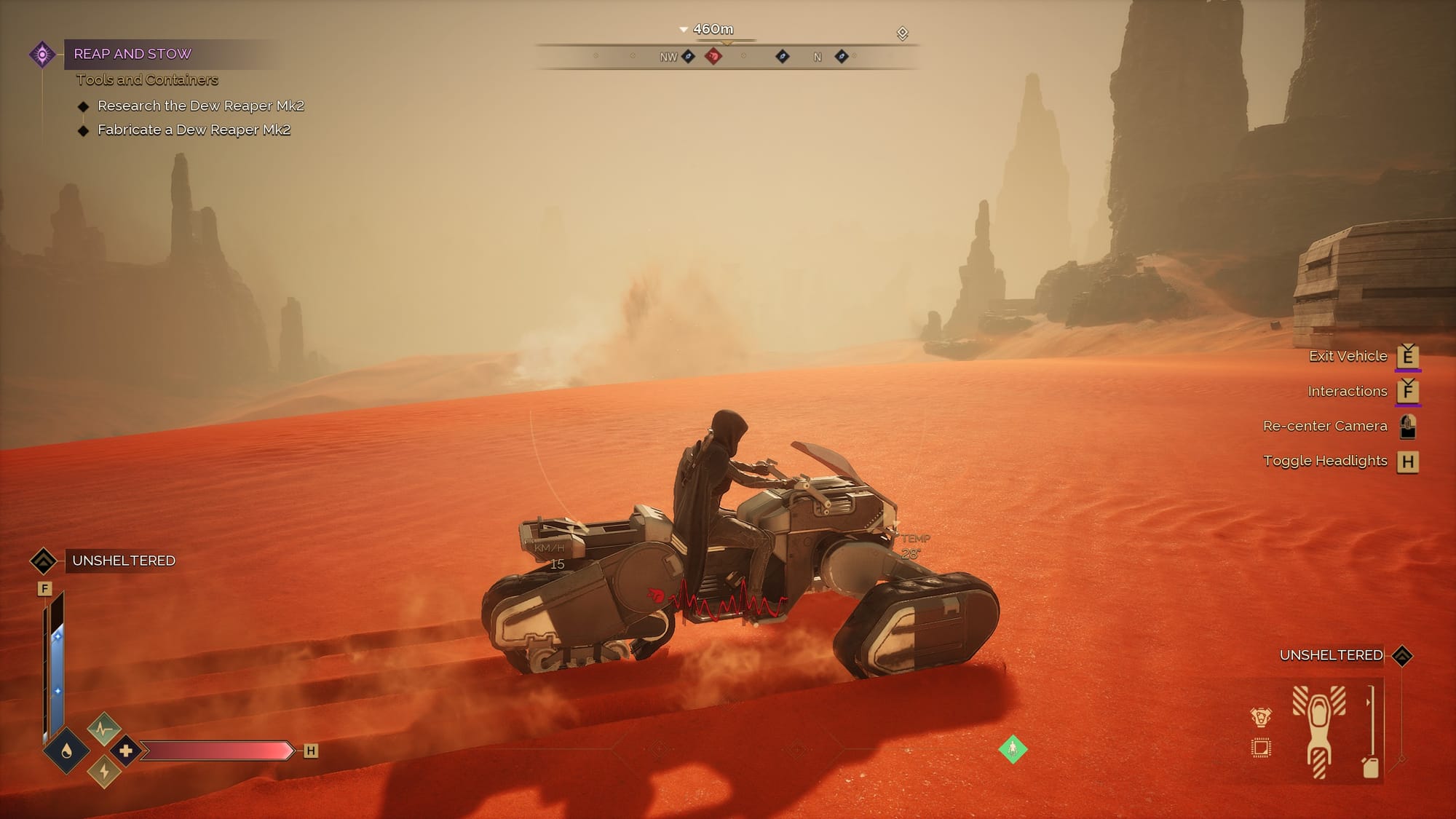Image resolution: width=1456 pixels, height=819 pixels.
Task: Click the green diamond player marker
Action: (1012, 748)
